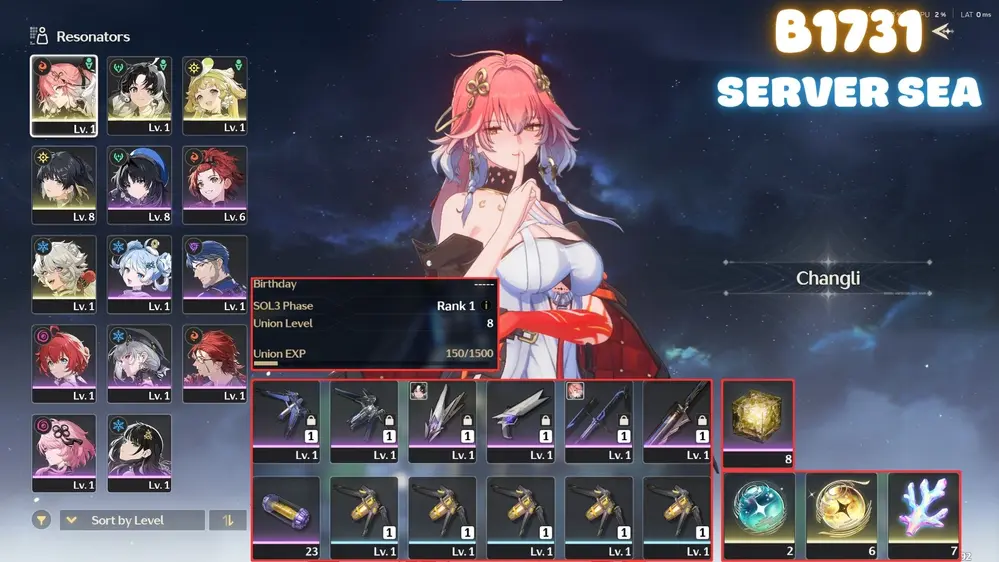Select dark-haired Baizhi's portrait

139,452
